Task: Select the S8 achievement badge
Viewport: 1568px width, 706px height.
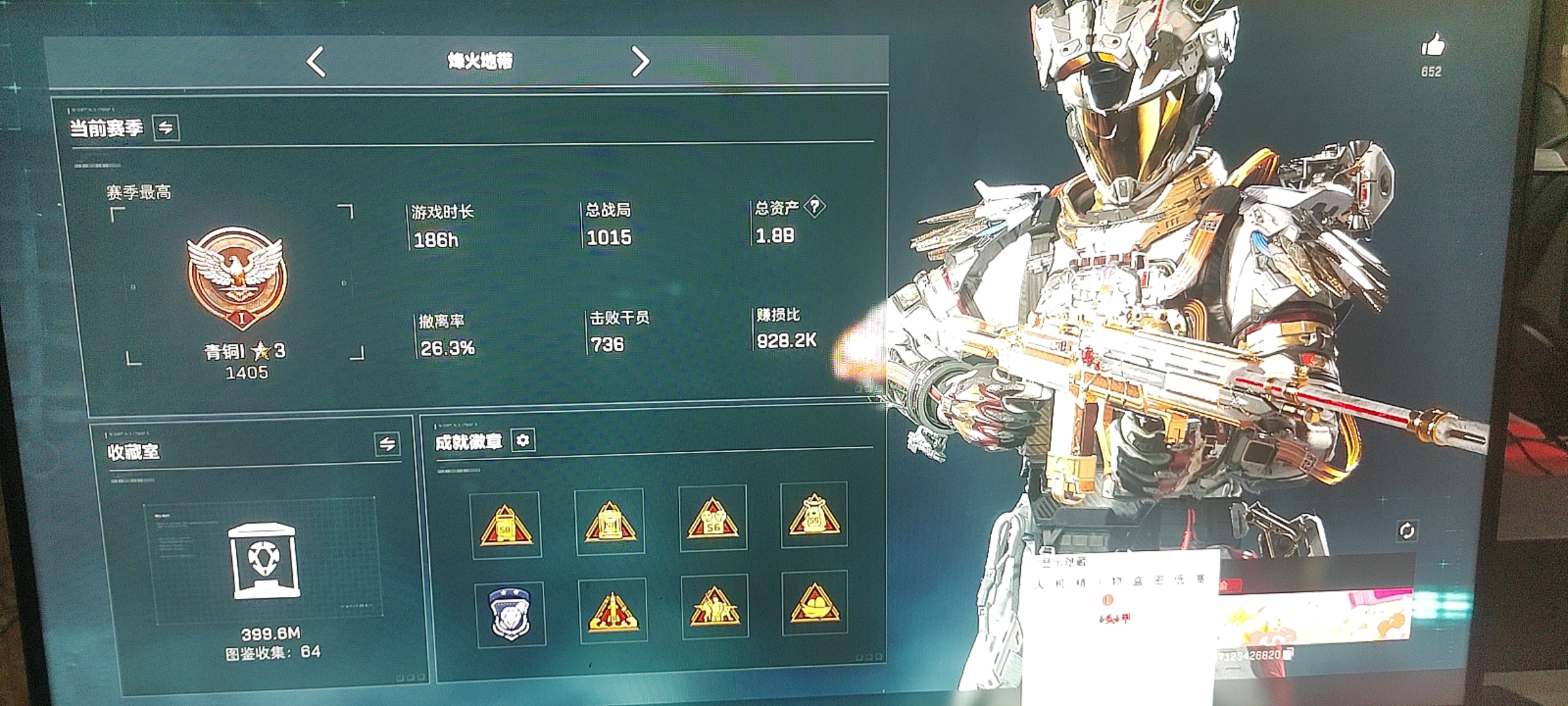Action: (x=505, y=525)
